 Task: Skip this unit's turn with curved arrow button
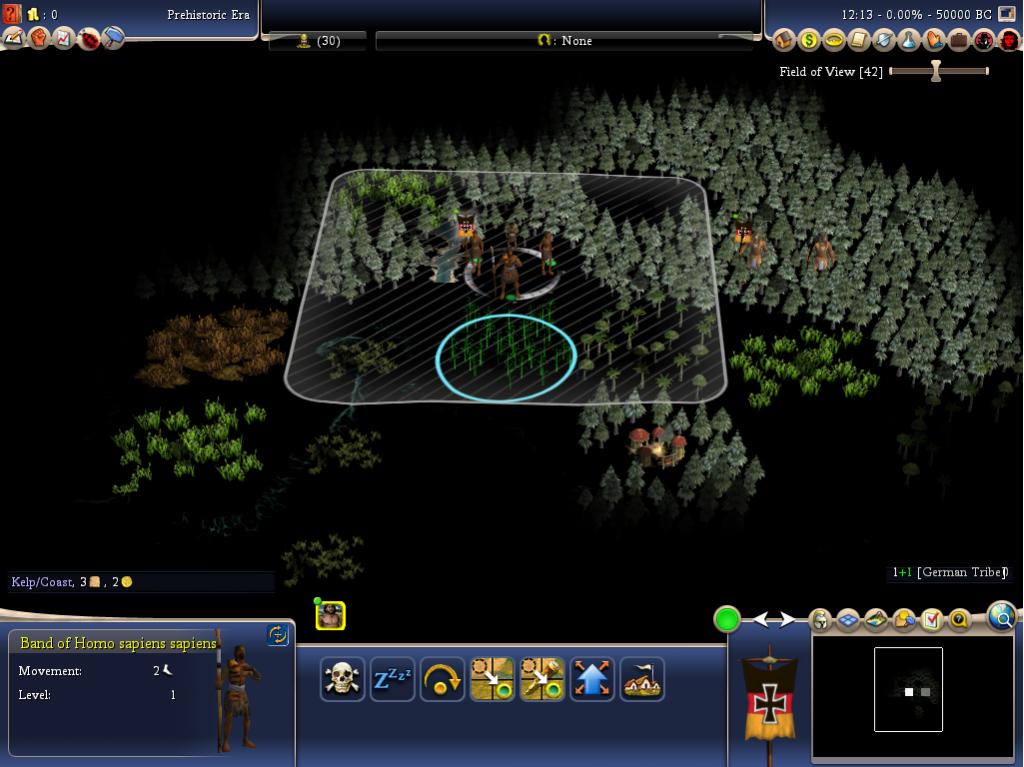pos(442,680)
